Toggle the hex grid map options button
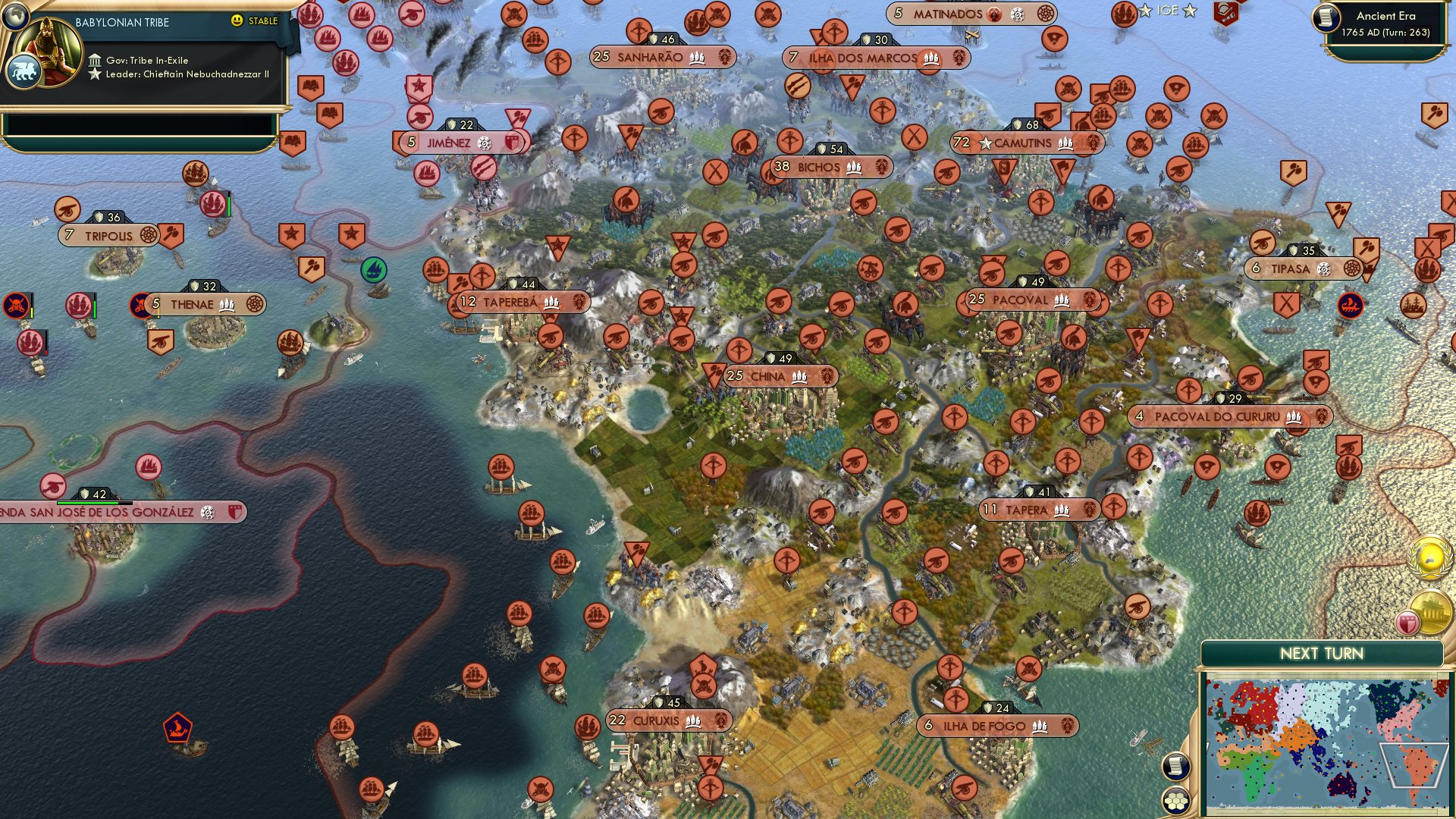The width and height of the screenshot is (1456, 819). click(1175, 800)
